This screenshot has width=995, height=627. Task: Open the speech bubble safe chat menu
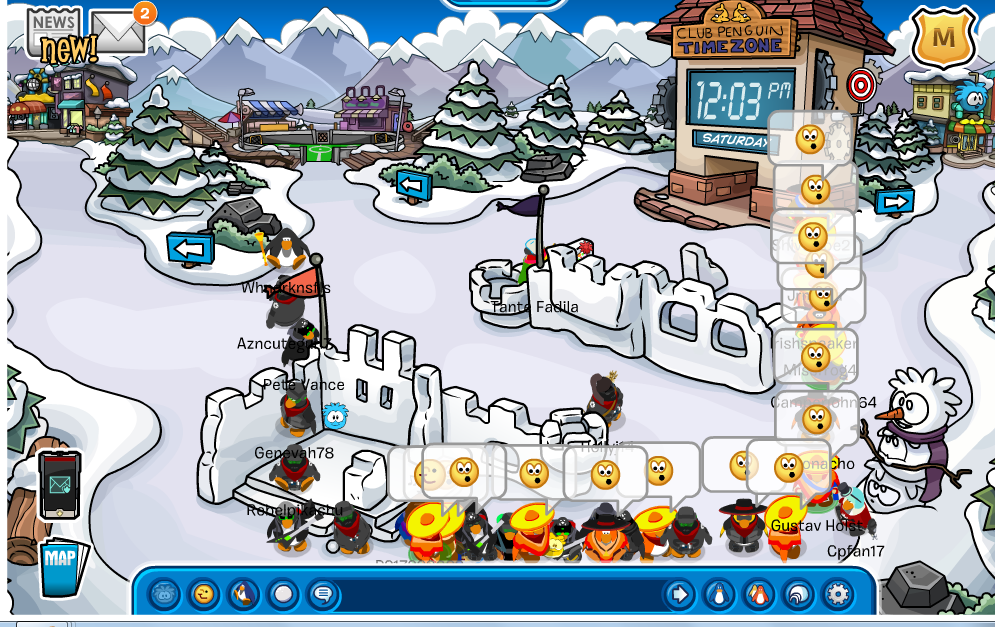pos(322,595)
